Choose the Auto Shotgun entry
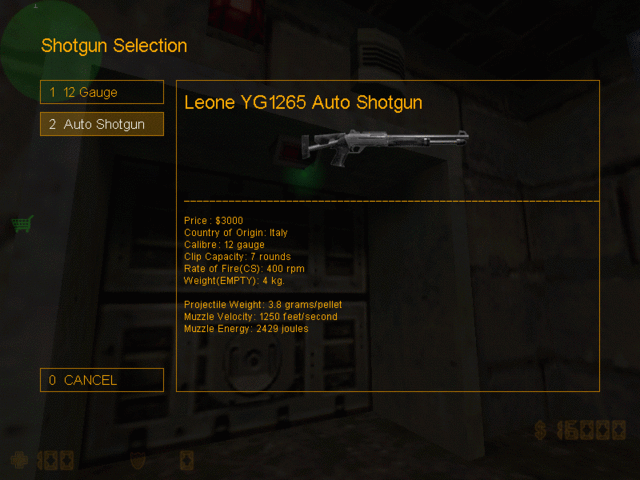The image size is (640, 480). click(101, 125)
